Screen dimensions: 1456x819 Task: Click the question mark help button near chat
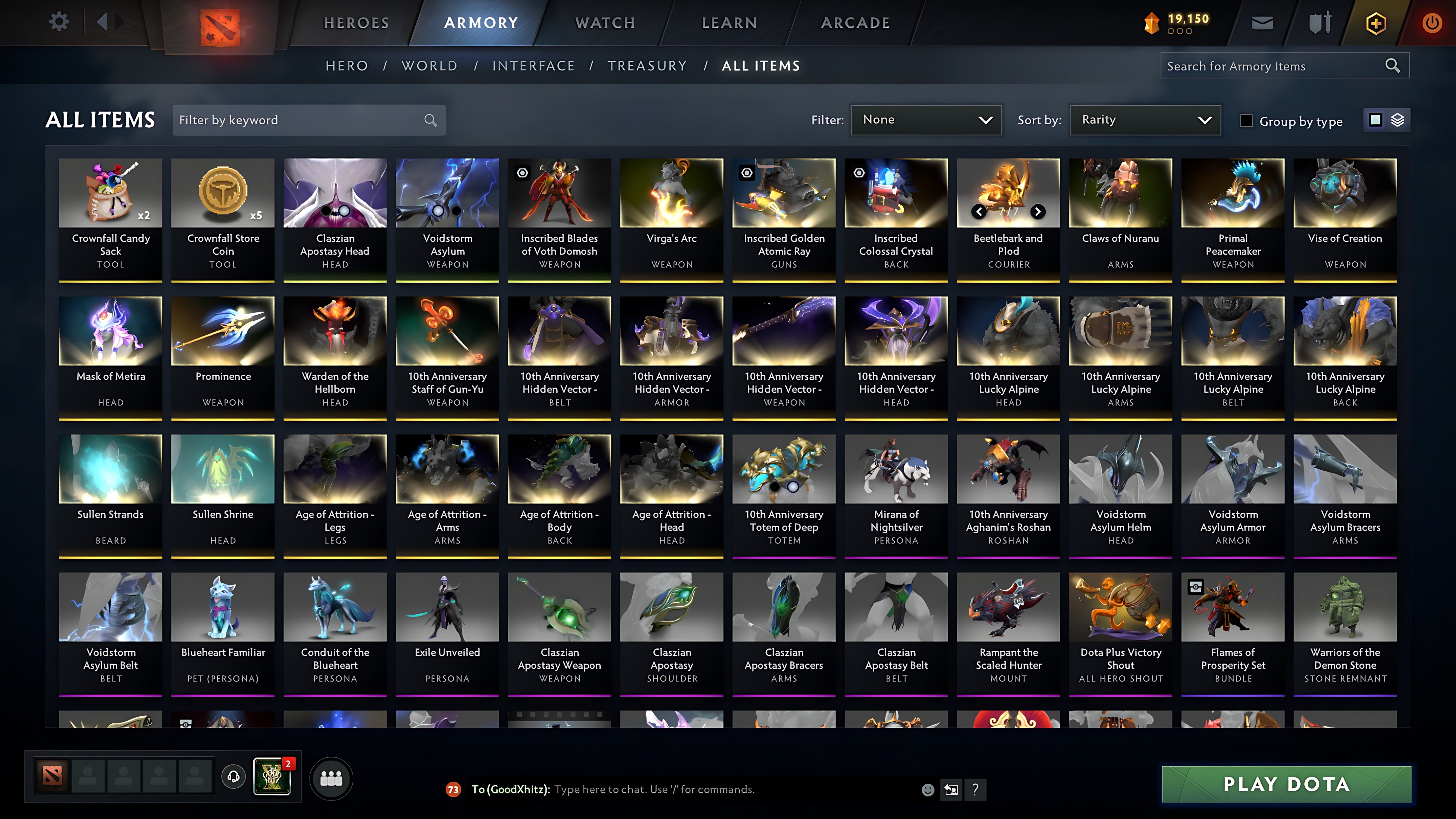[974, 790]
